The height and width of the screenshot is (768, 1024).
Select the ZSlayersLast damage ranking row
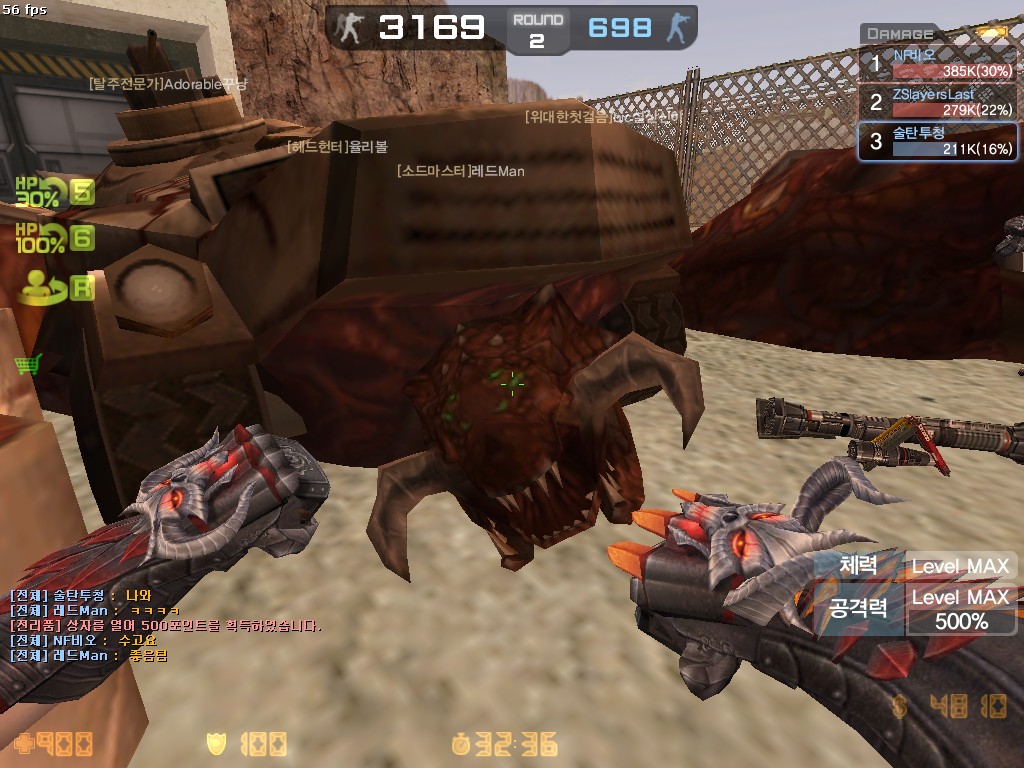pyautogui.click(x=937, y=102)
